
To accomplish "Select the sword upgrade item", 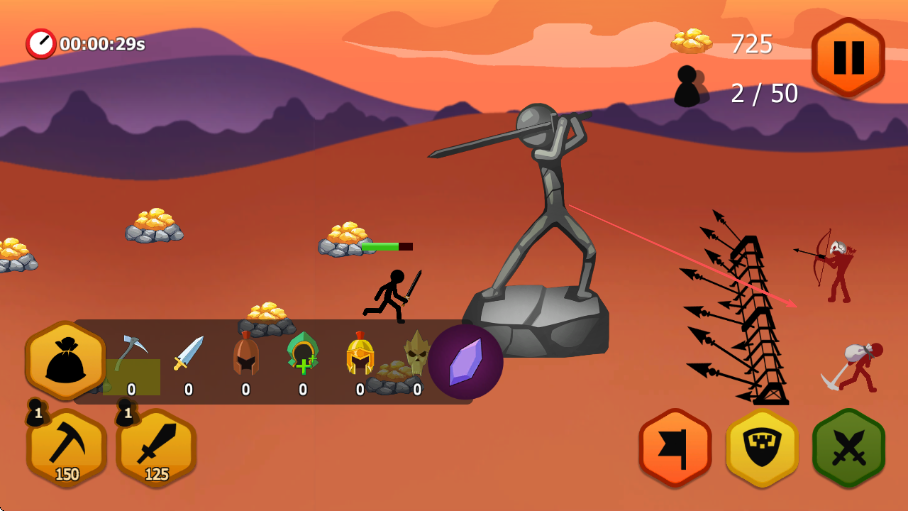I will click(188, 354).
